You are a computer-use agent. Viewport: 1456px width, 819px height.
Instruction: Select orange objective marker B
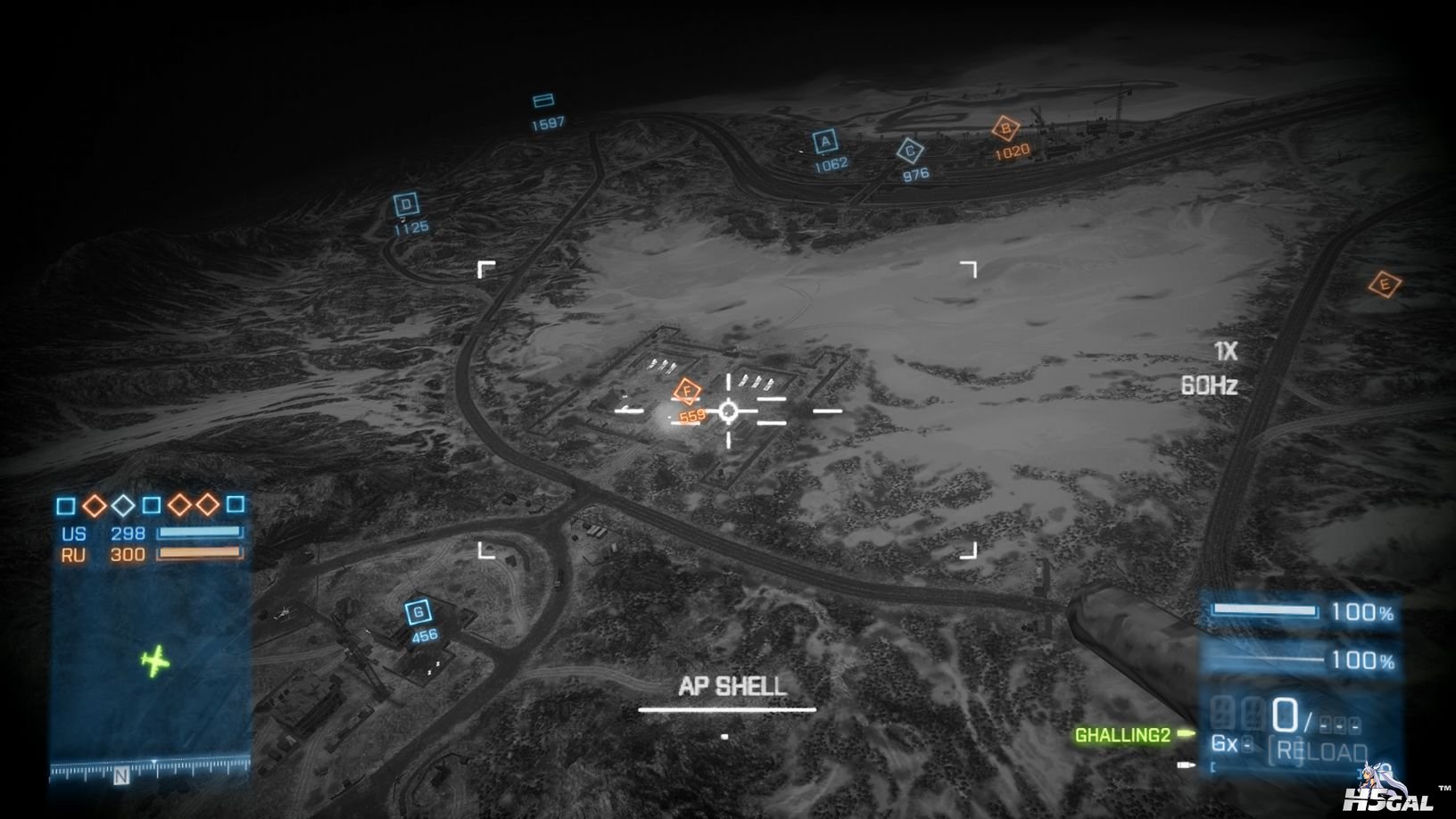[1006, 128]
